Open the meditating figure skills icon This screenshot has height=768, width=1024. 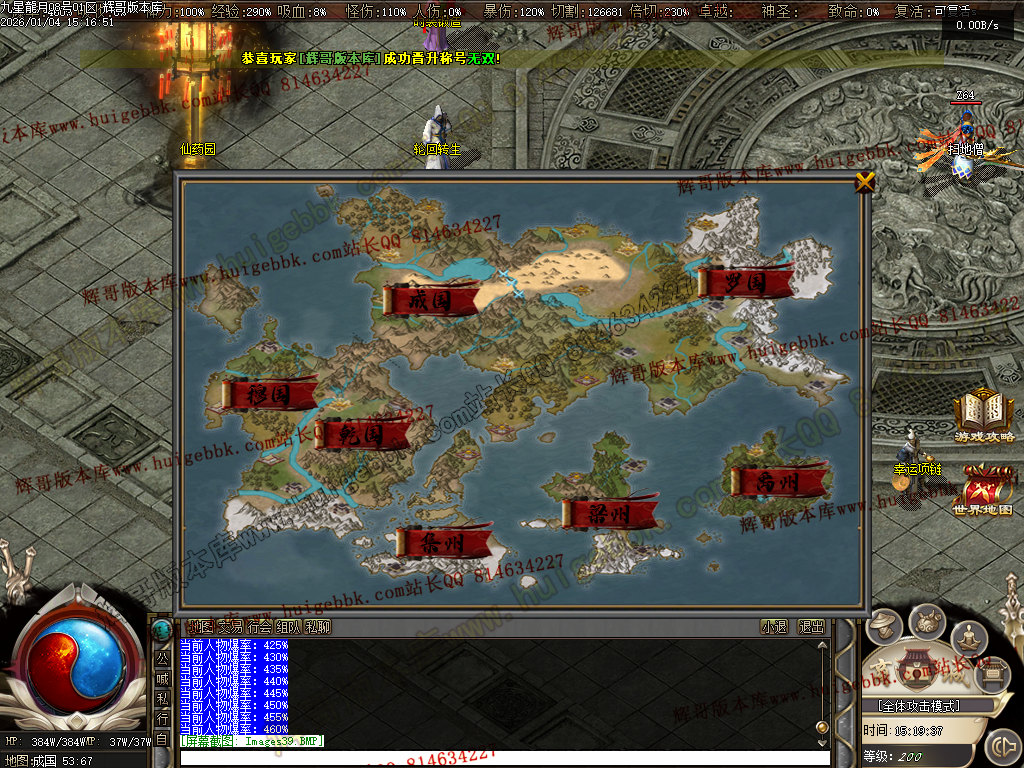[968, 636]
